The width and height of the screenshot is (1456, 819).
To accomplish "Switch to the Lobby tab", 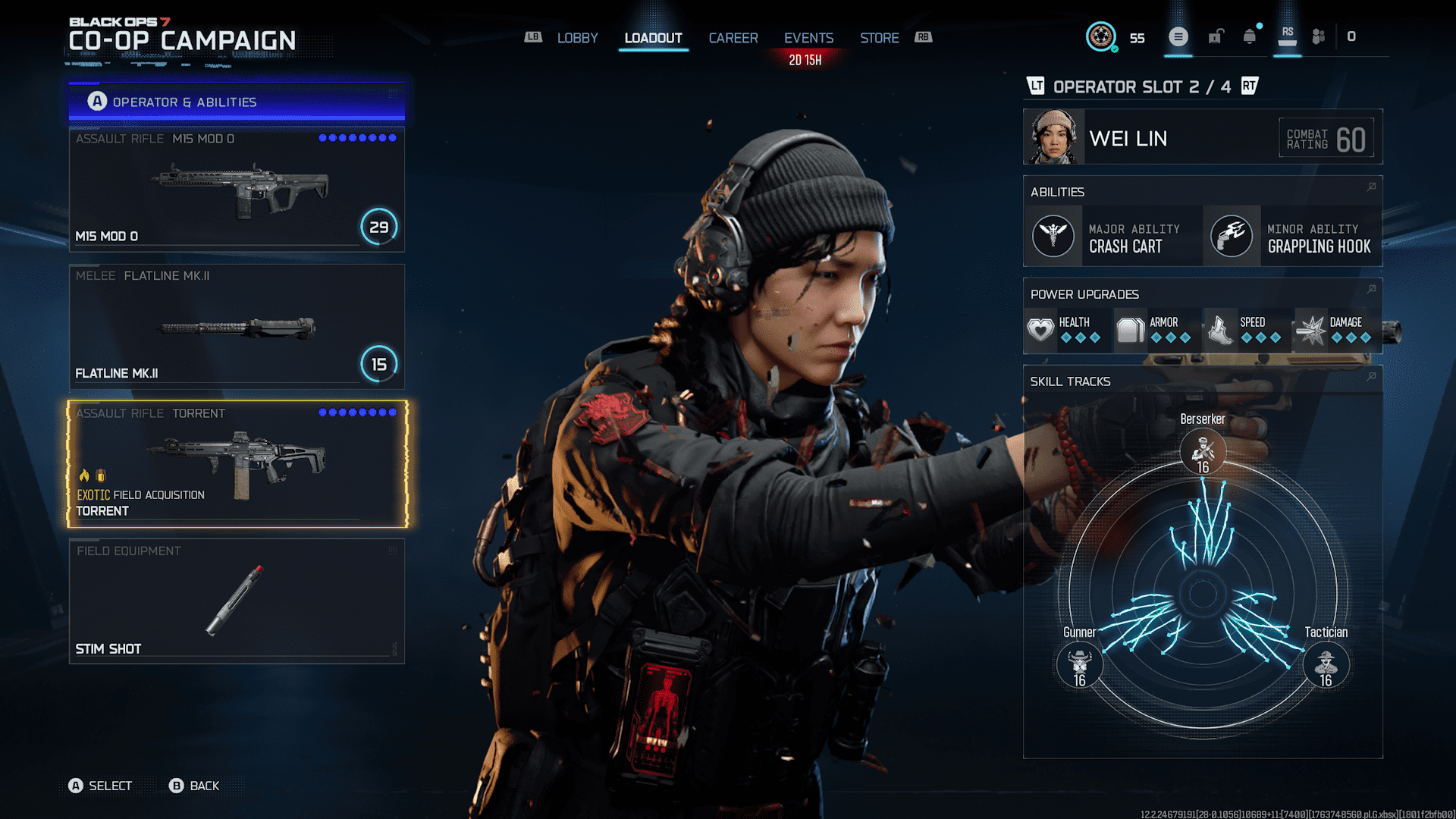I will (577, 38).
